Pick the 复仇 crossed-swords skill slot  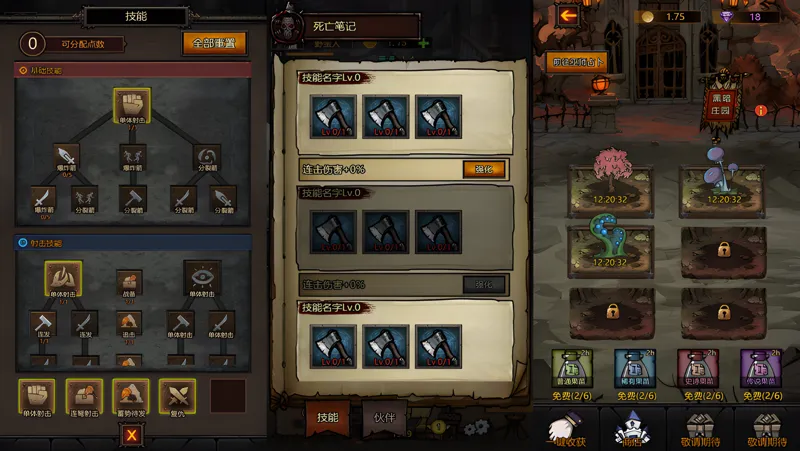[x=177, y=396]
